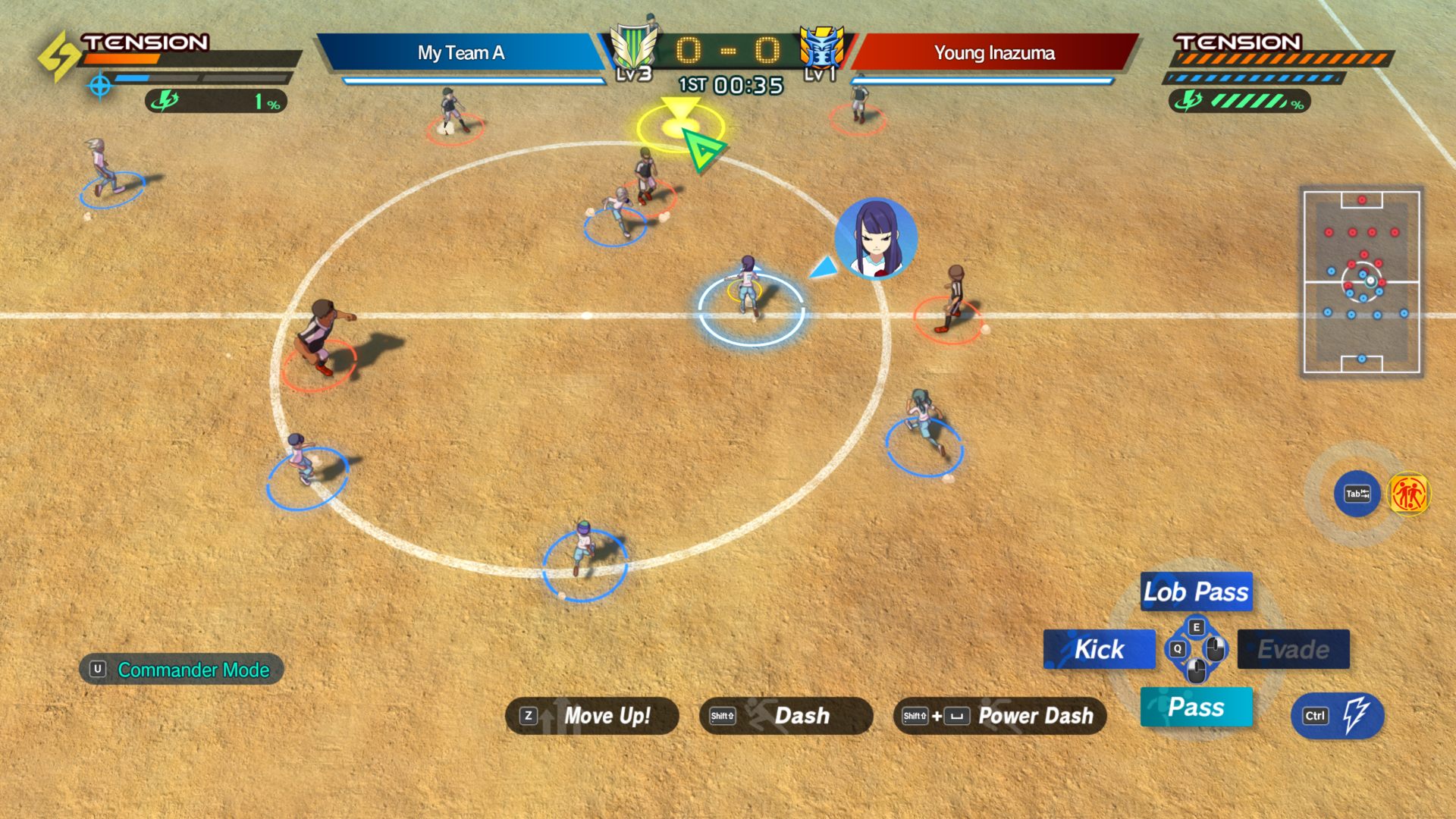Click the blue crosshair focus icon
This screenshot has height=819, width=1456.
point(99,85)
